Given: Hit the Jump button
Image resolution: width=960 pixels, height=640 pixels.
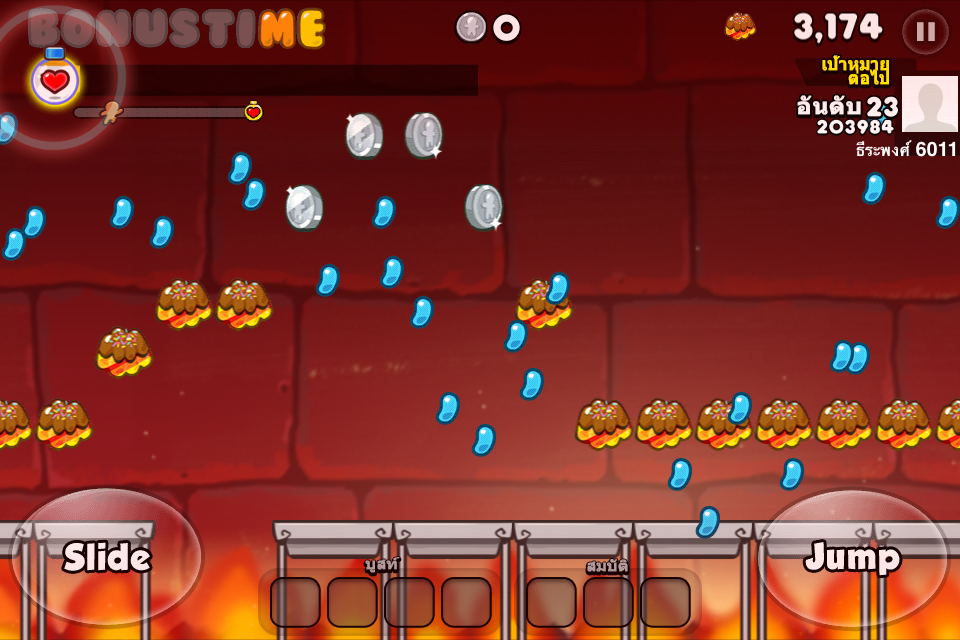Looking at the screenshot, I should (852, 556).
